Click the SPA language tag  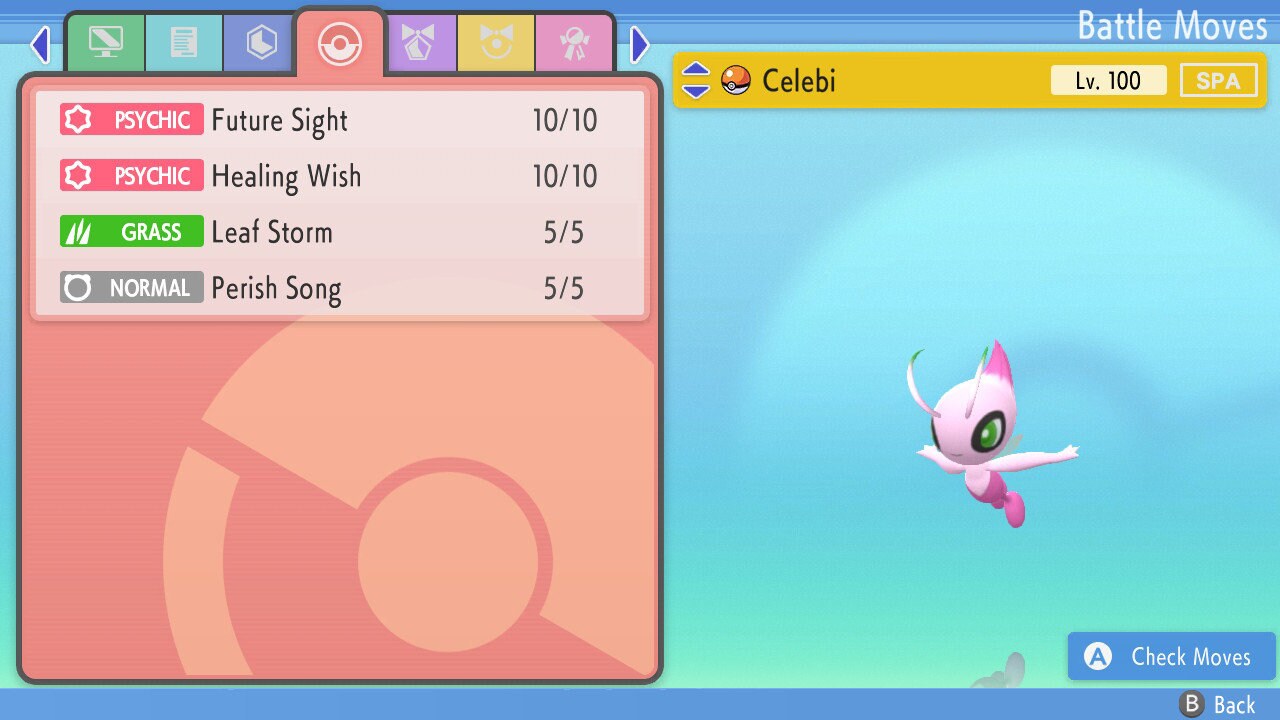1217,80
